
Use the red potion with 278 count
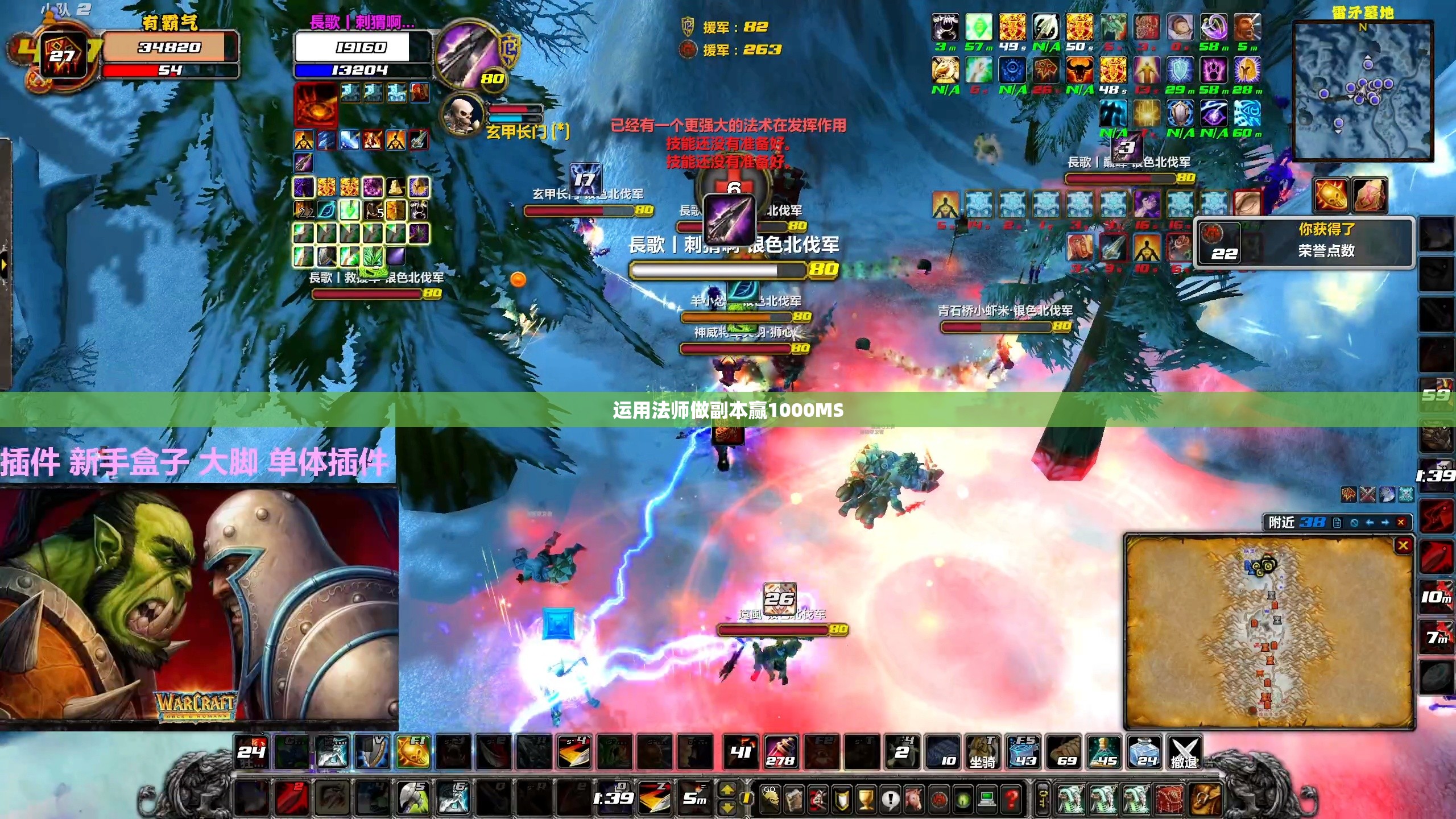pyautogui.click(x=780, y=752)
